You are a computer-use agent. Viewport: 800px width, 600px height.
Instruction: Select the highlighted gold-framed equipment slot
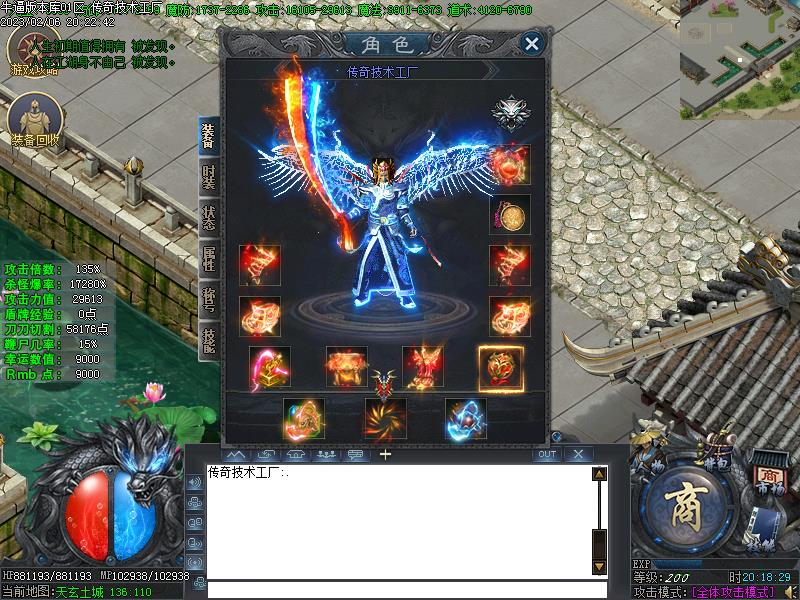(499, 367)
